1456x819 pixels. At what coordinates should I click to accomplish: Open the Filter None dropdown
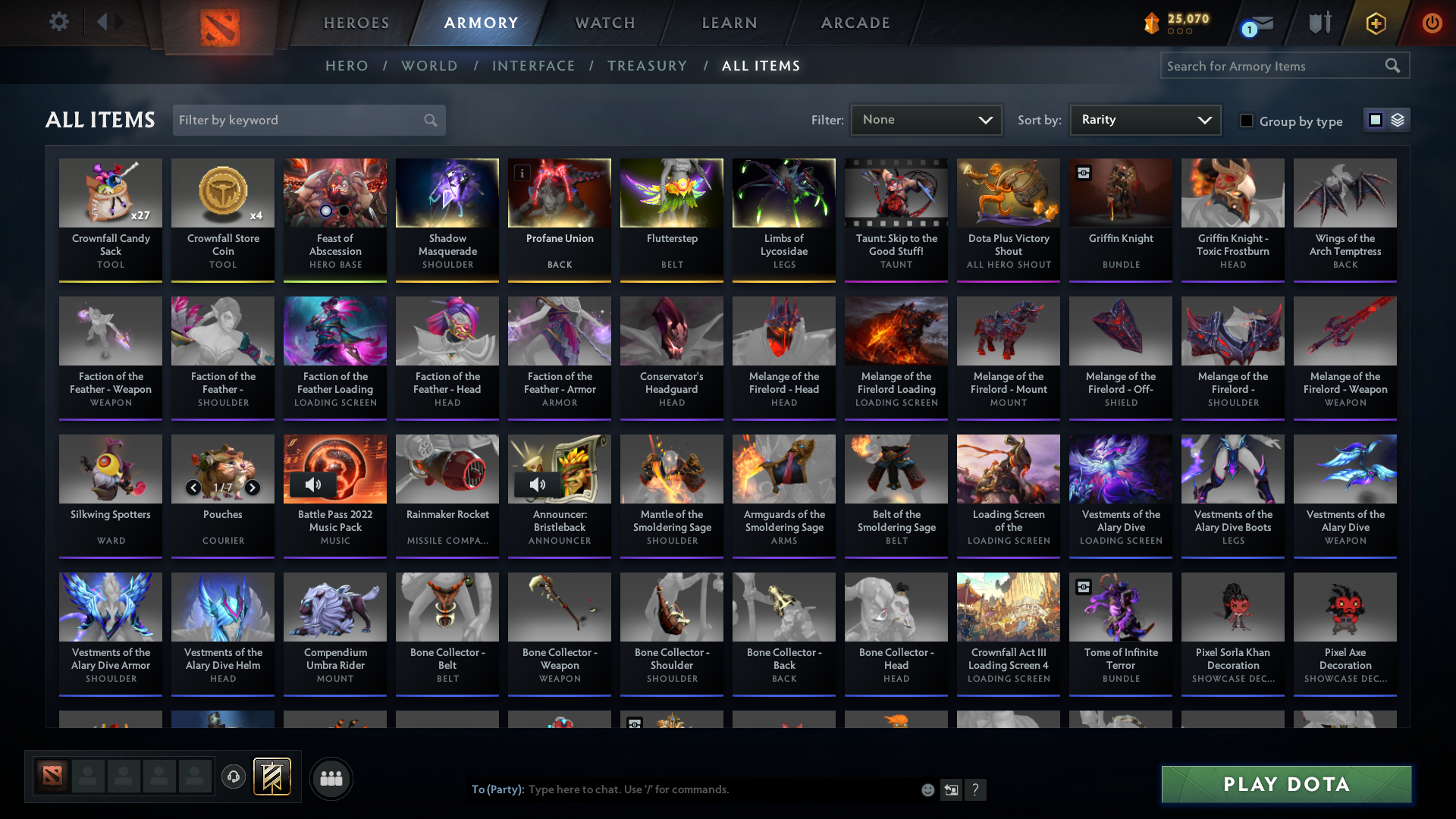point(926,119)
